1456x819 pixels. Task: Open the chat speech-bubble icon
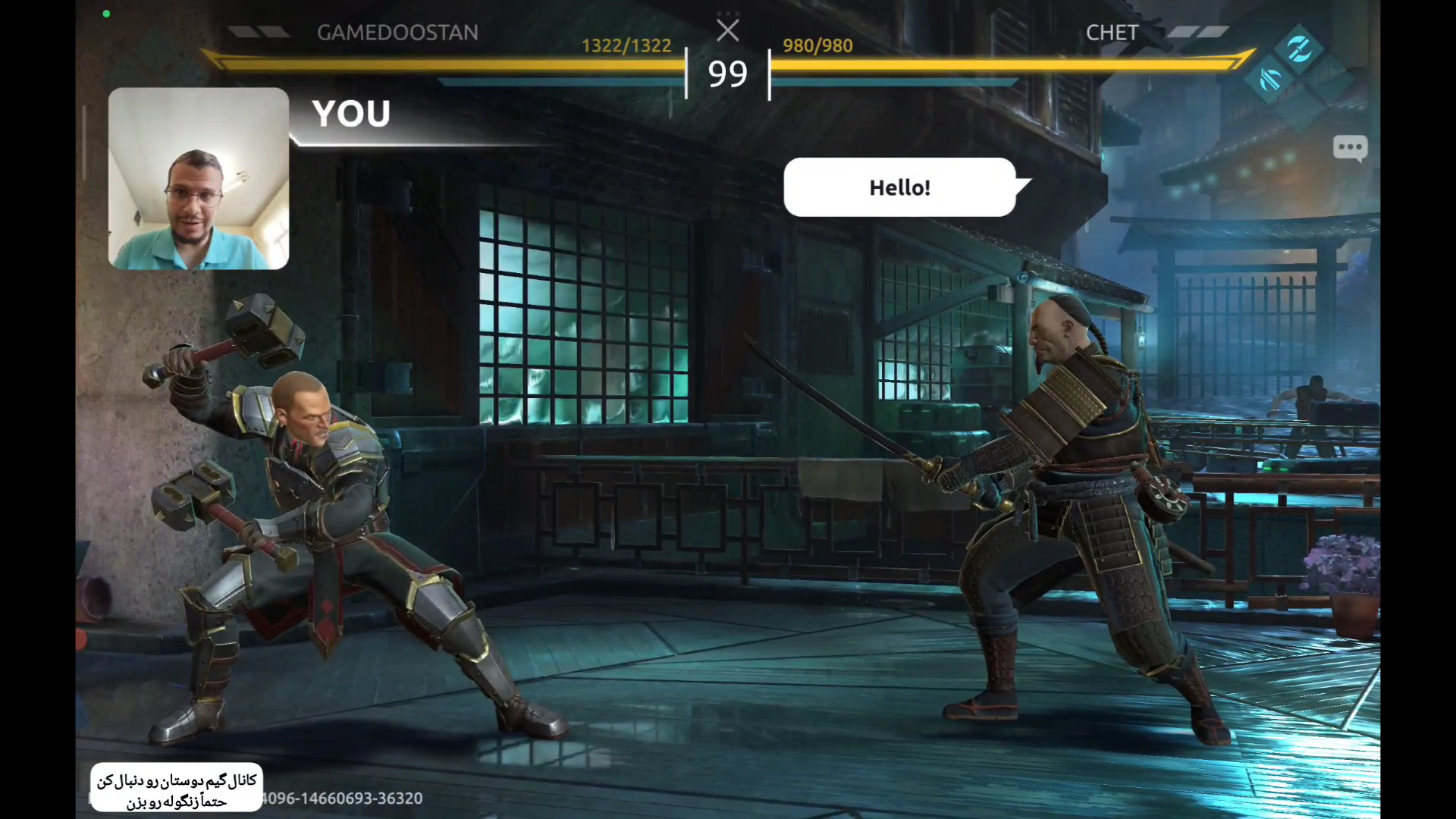pyautogui.click(x=1350, y=147)
